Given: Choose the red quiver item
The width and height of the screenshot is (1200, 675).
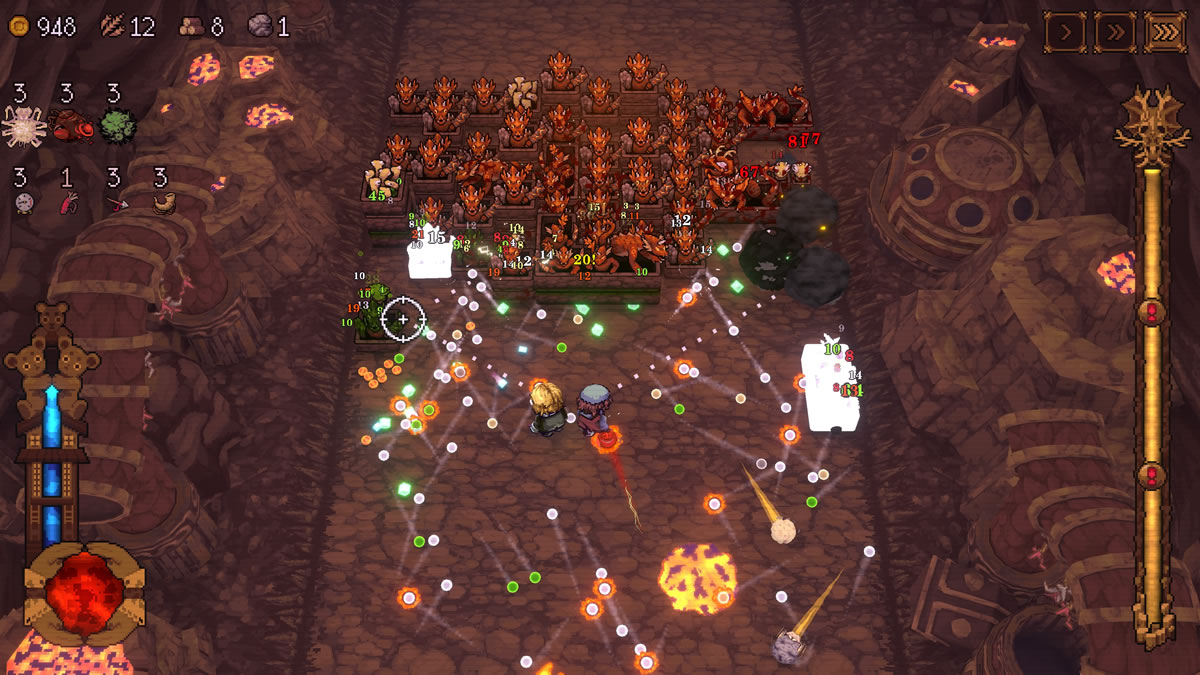Looking at the screenshot, I should (x=69, y=204).
